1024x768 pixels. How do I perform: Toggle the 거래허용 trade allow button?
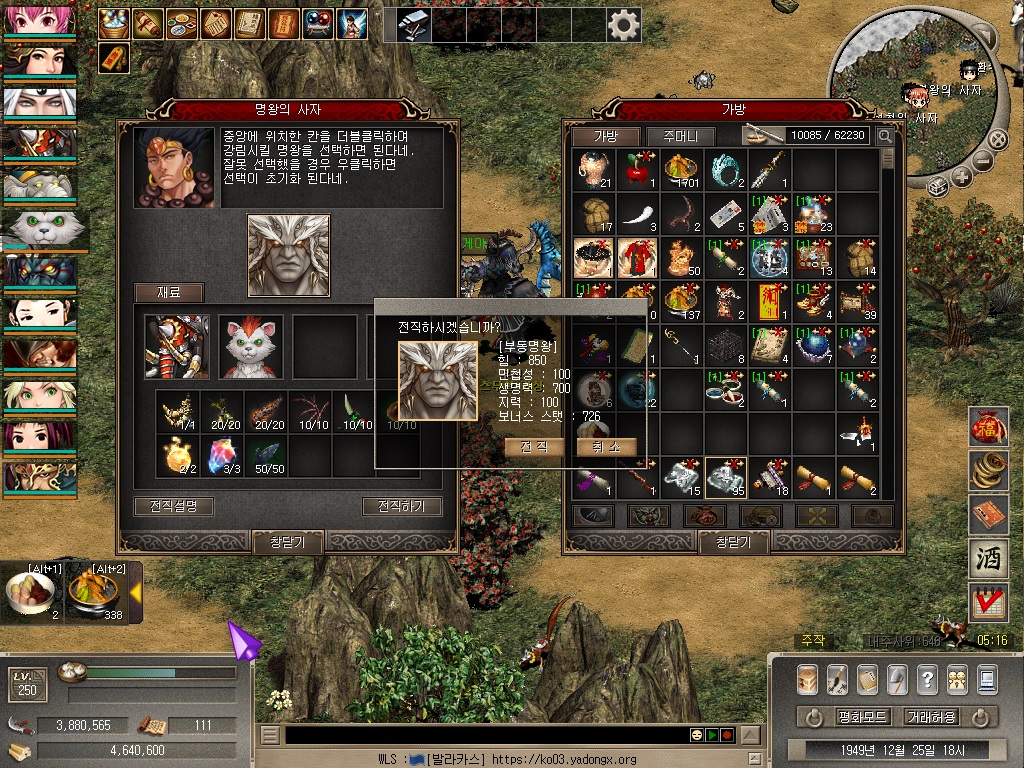tap(931, 717)
